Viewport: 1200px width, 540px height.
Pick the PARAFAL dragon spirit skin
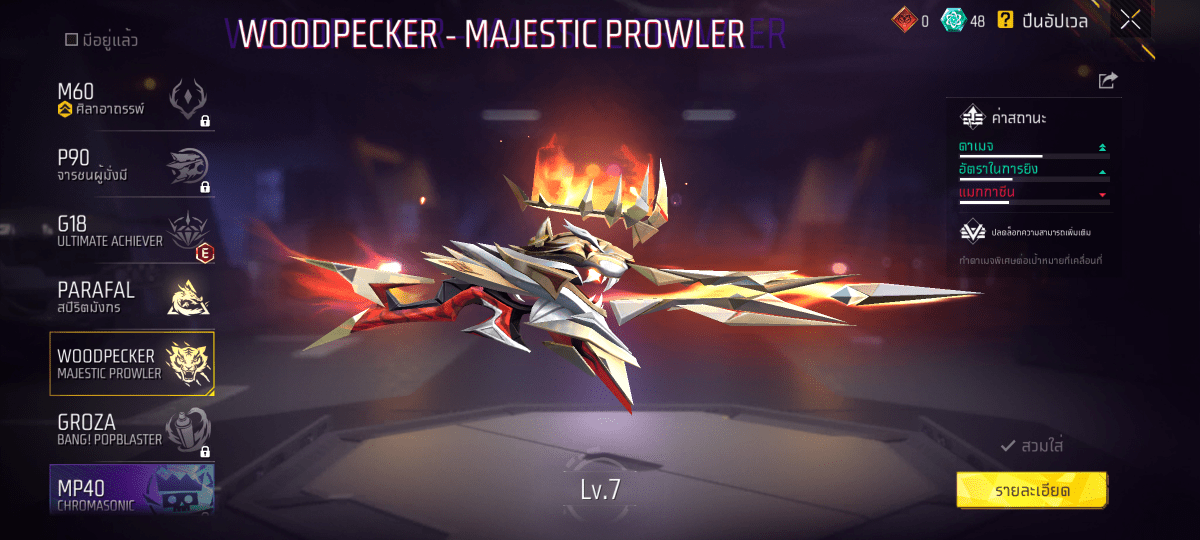tap(132, 297)
